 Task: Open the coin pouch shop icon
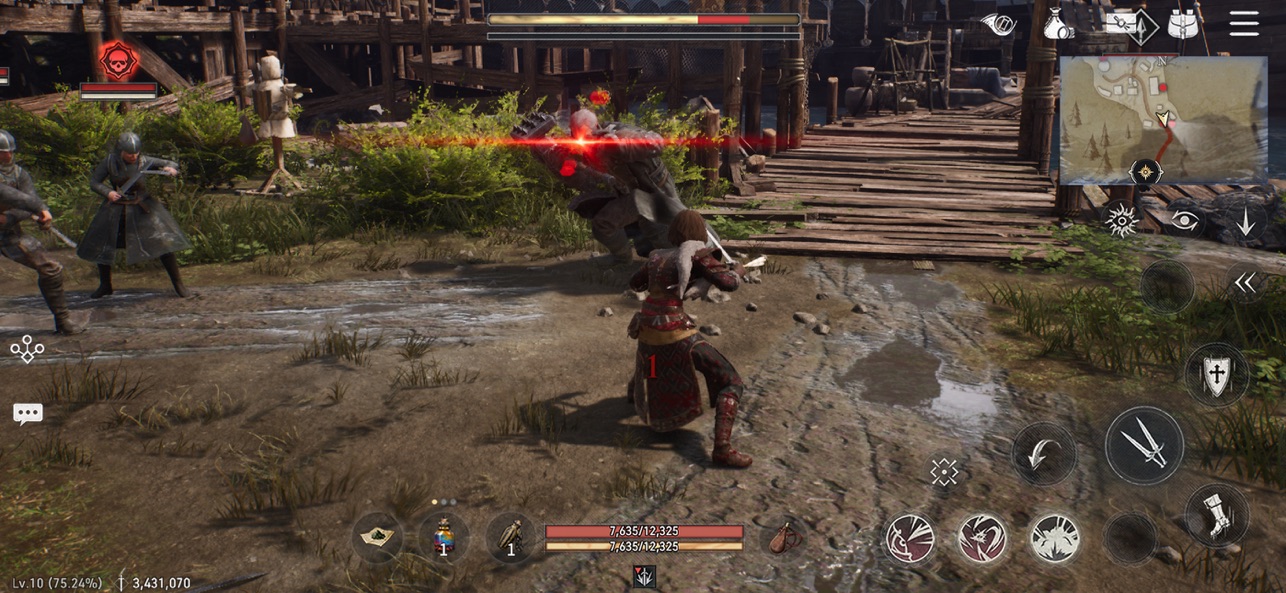tap(1058, 23)
